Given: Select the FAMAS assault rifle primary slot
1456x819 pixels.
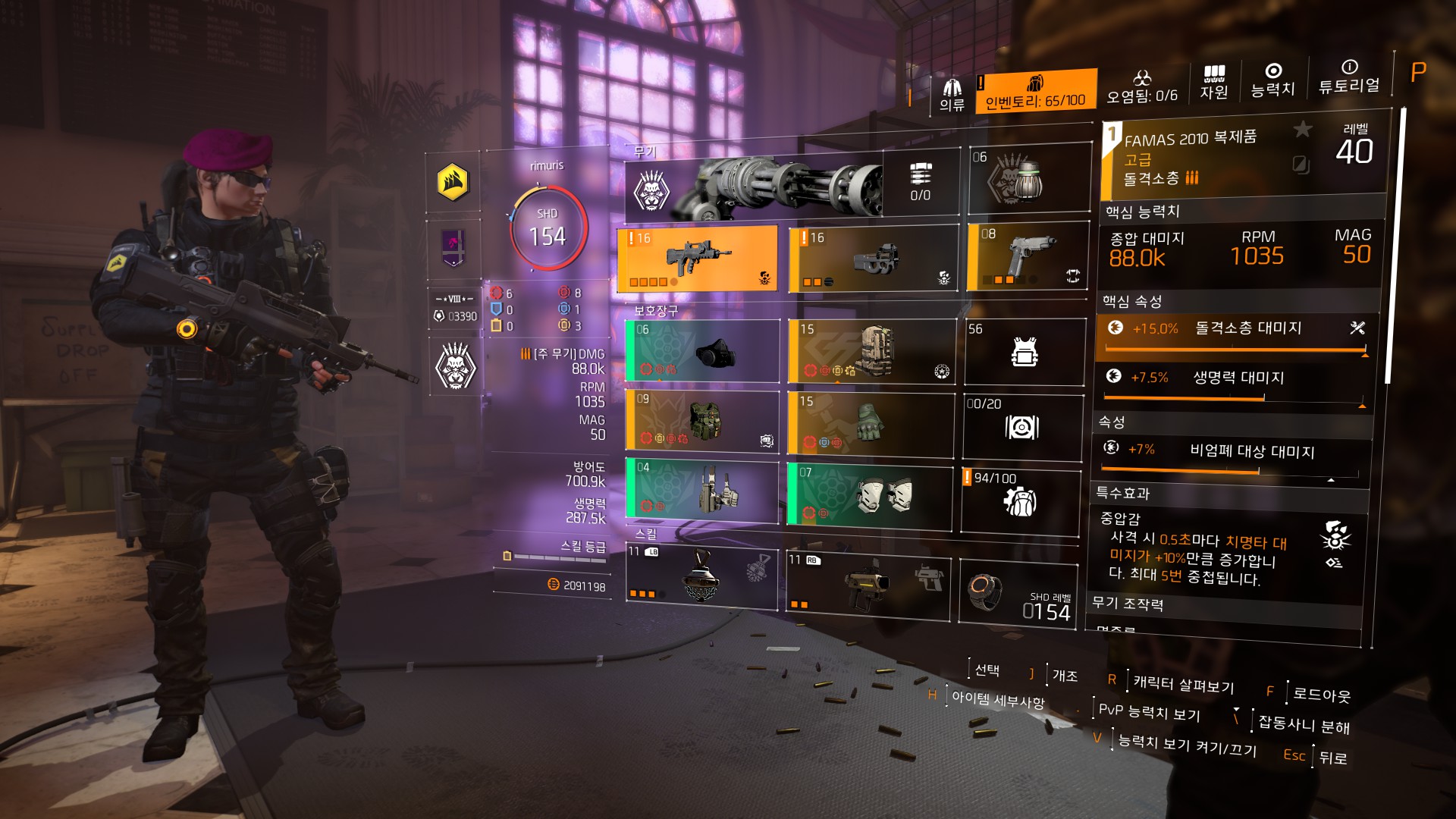Looking at the screenshot, I should point(698,259).
